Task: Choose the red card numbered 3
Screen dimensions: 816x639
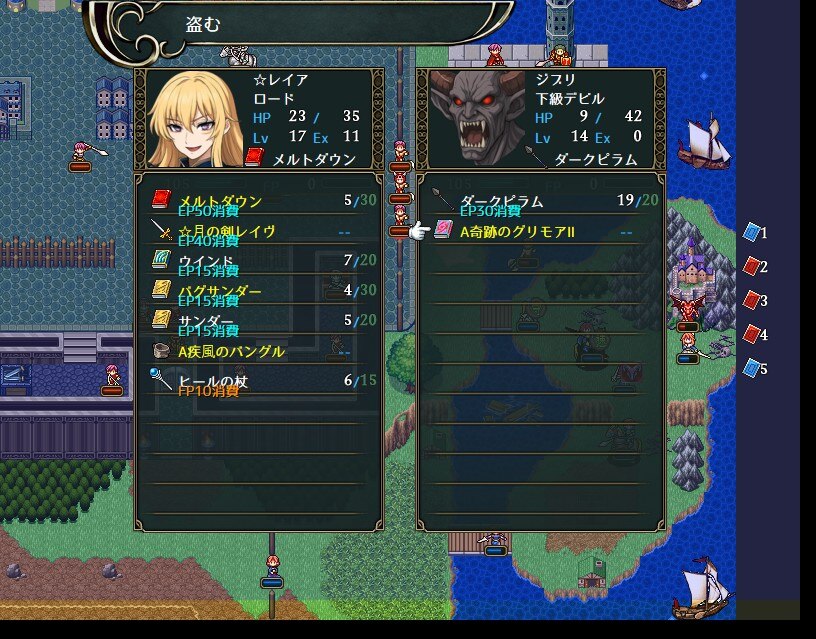Action: tap(753, 301)
